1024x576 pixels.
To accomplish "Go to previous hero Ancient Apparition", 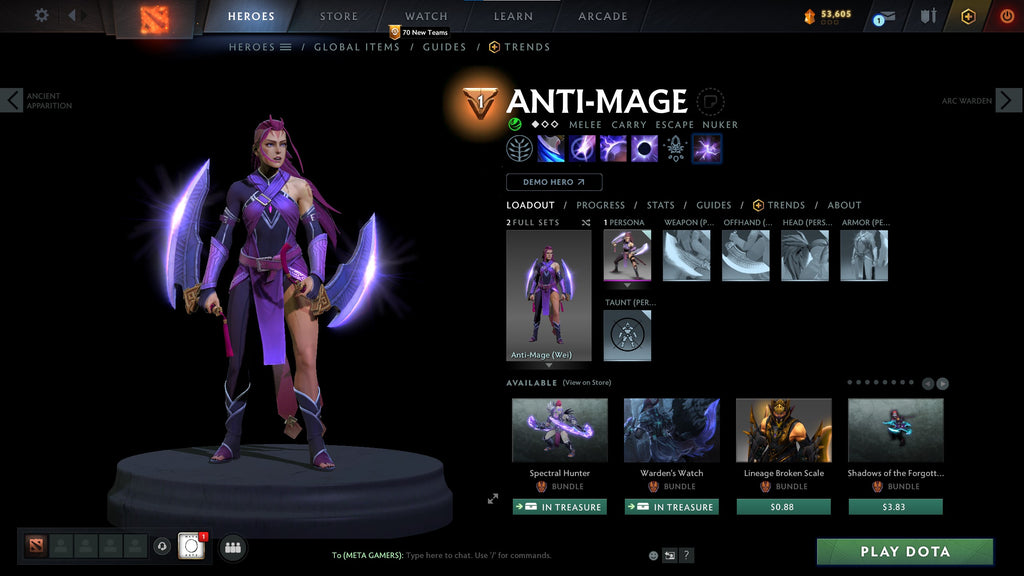I will point(12,100).
